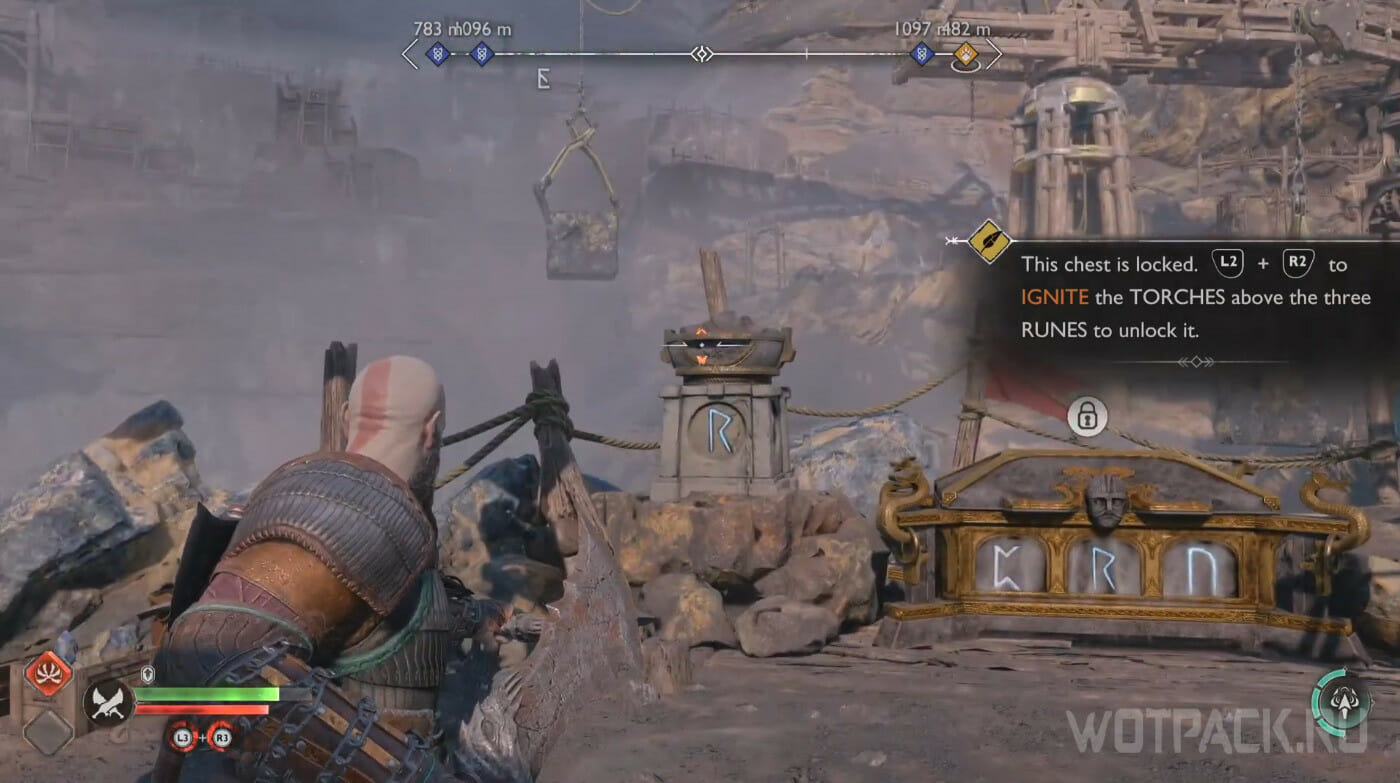Click the crossed blades weapon icon
The height and width of the screenshot is (783, 1400).
pyautogui.click(x=107, y=702)
